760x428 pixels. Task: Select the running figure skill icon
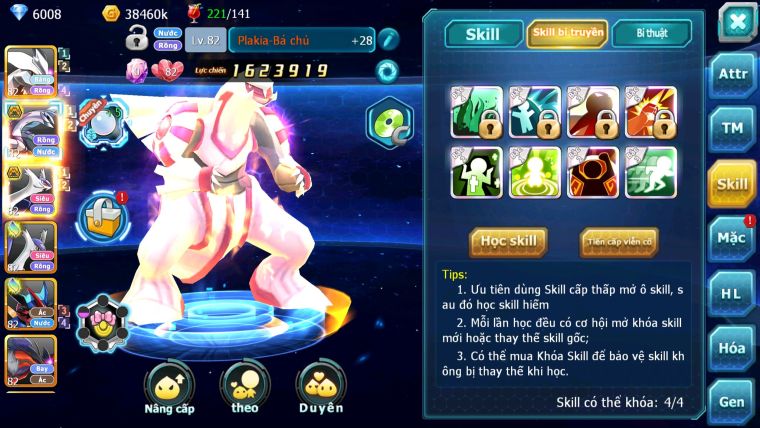pos(651,172)
